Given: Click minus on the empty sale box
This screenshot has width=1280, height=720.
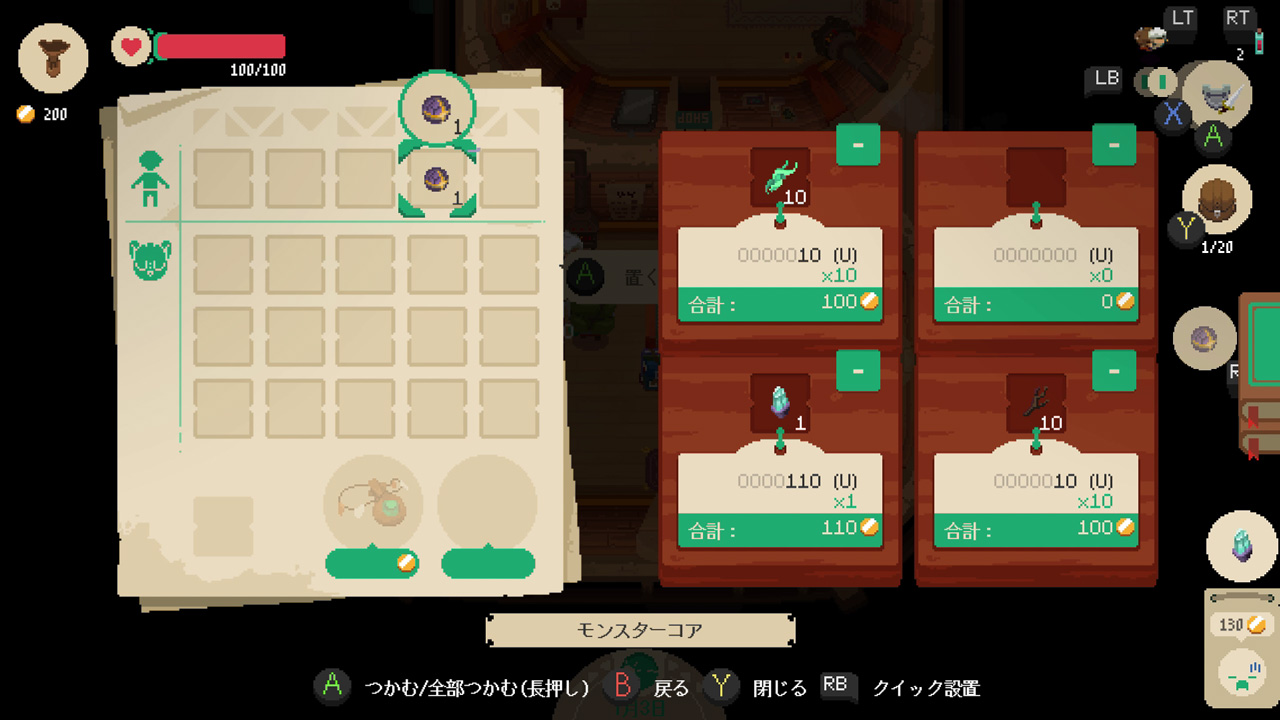Looking at the screenshot, I should pos(1113,144).
